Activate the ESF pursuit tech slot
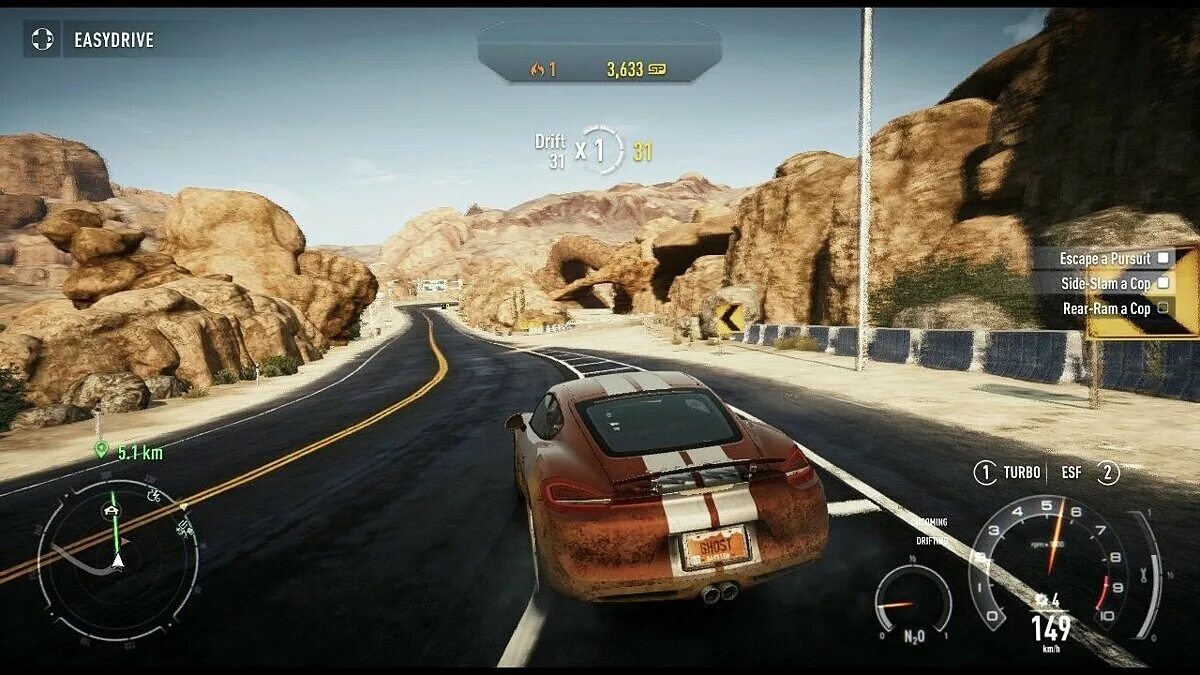Screen dimensions: 1200x675 pos(1107,473)
